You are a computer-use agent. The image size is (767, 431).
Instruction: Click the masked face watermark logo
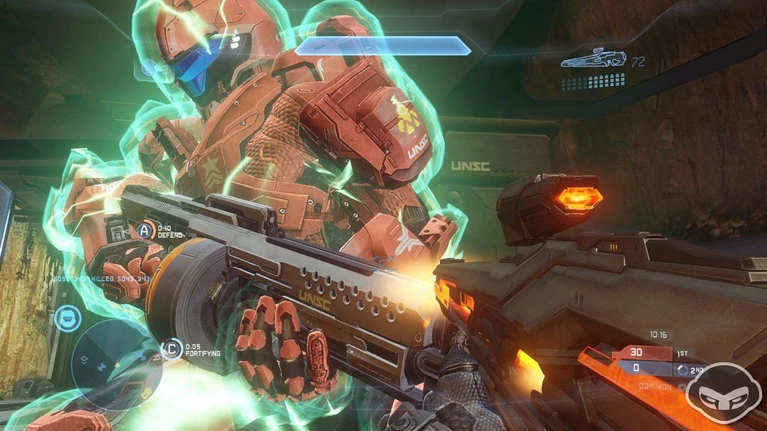[x=731, y=397]
